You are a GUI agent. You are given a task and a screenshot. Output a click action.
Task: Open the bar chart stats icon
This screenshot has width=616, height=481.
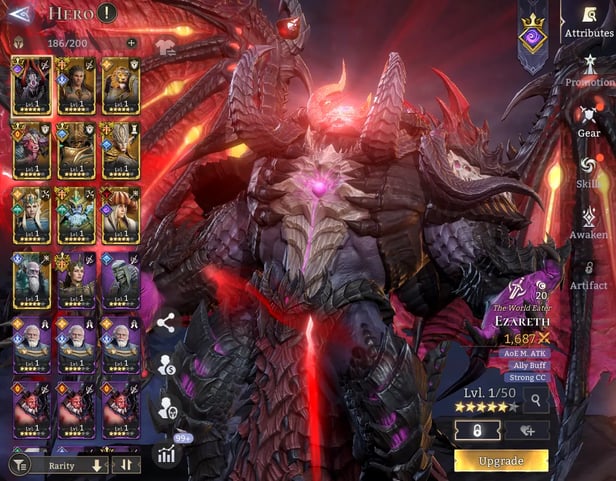point(165,453)
